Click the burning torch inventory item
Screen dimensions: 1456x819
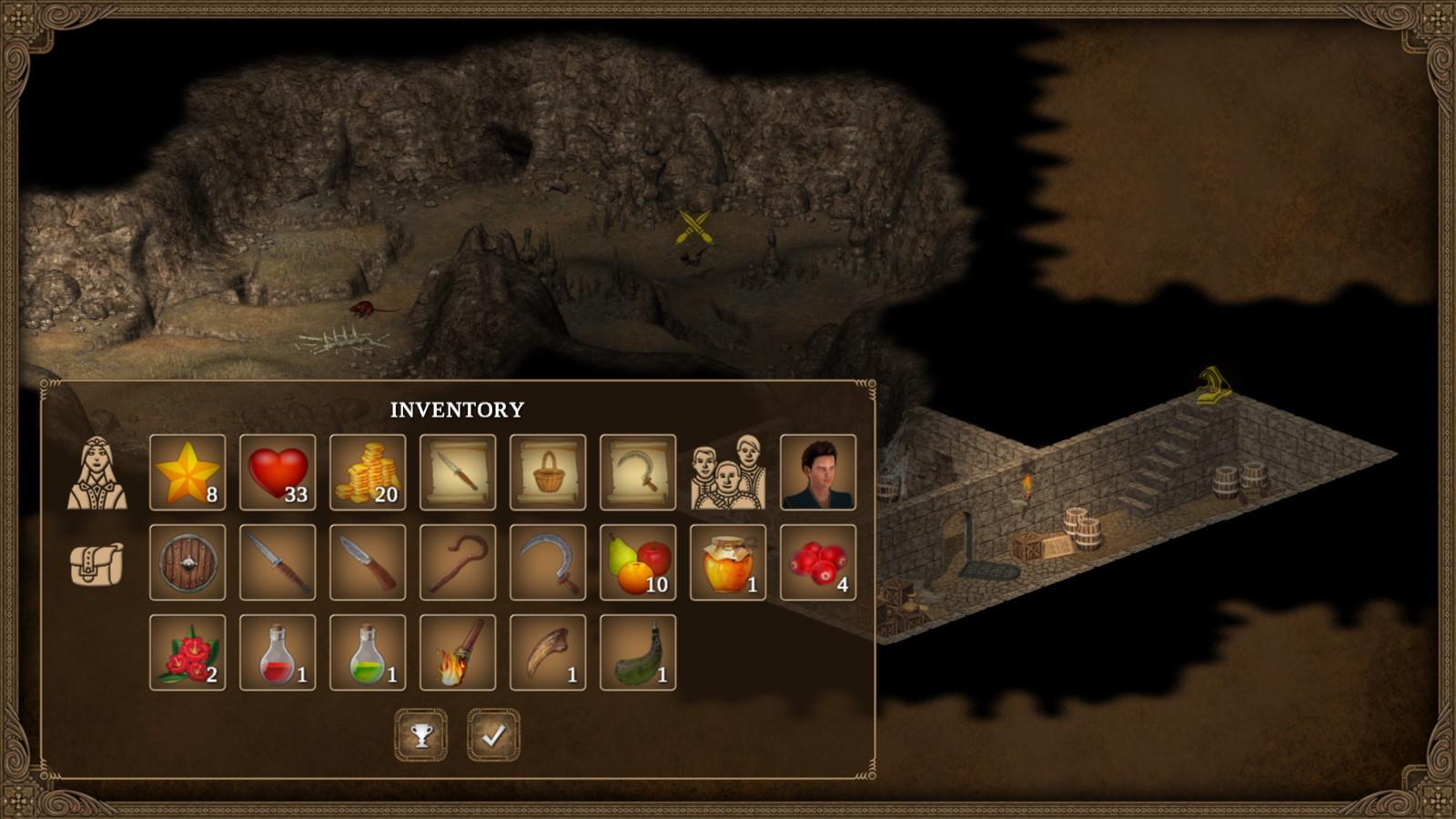click(x=455, y=655)
